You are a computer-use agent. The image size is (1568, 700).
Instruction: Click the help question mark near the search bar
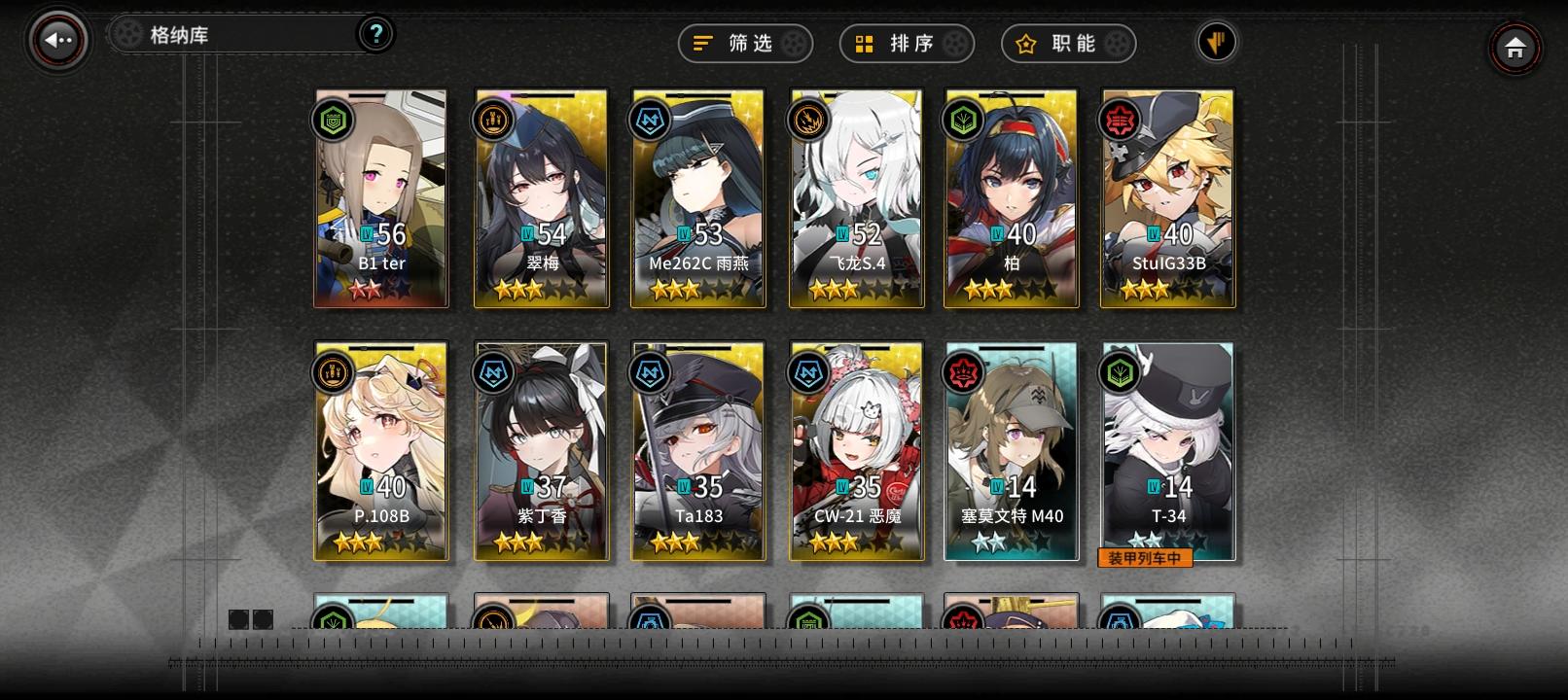[375, 32]
